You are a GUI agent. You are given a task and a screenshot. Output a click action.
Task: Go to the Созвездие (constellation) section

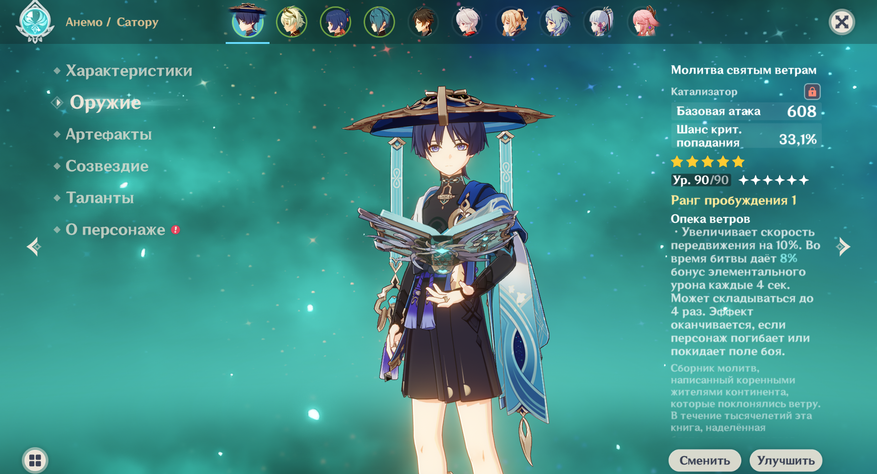click(x=106, y=167)
